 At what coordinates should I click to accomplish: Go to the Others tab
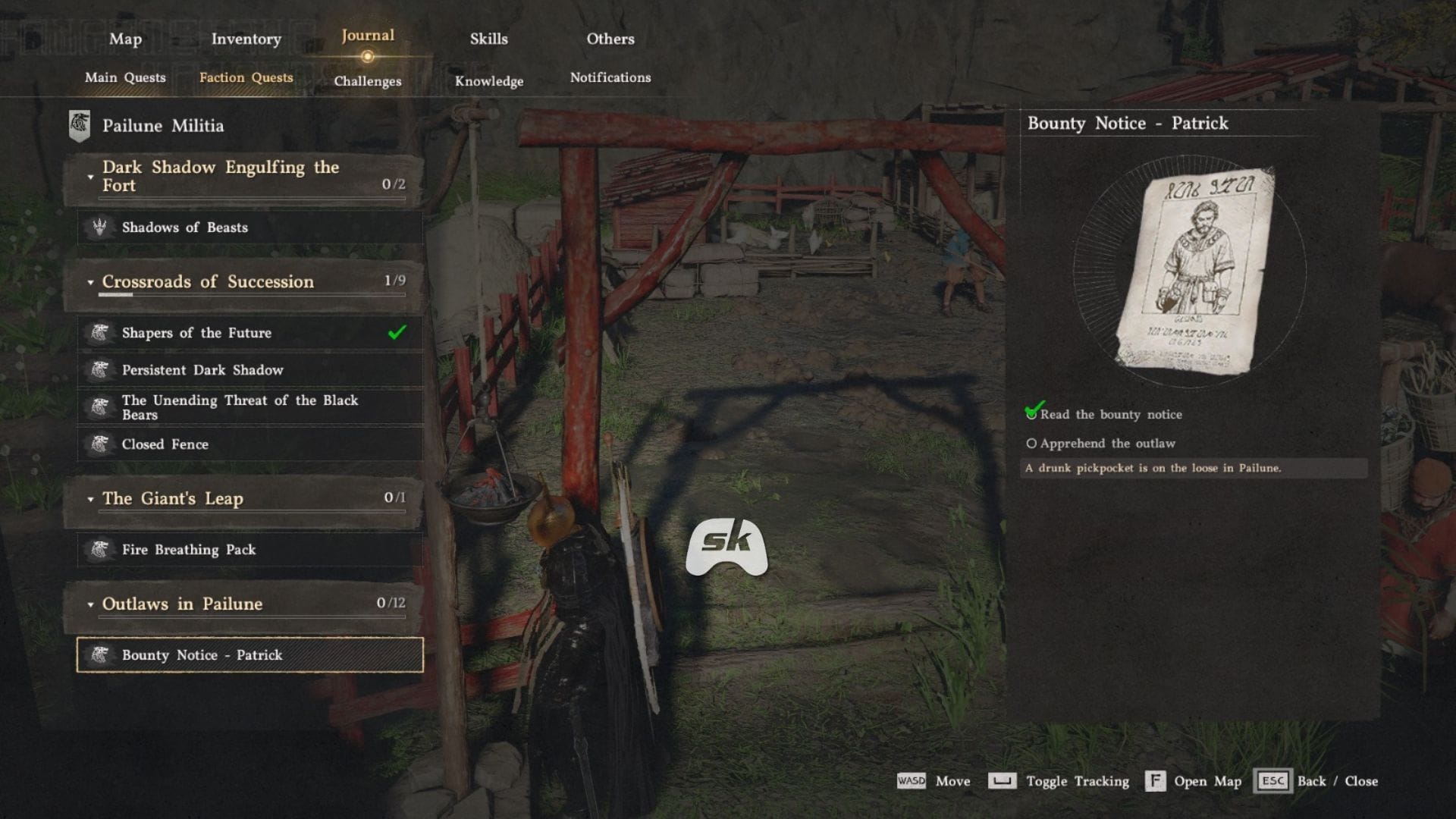(610, 39)
